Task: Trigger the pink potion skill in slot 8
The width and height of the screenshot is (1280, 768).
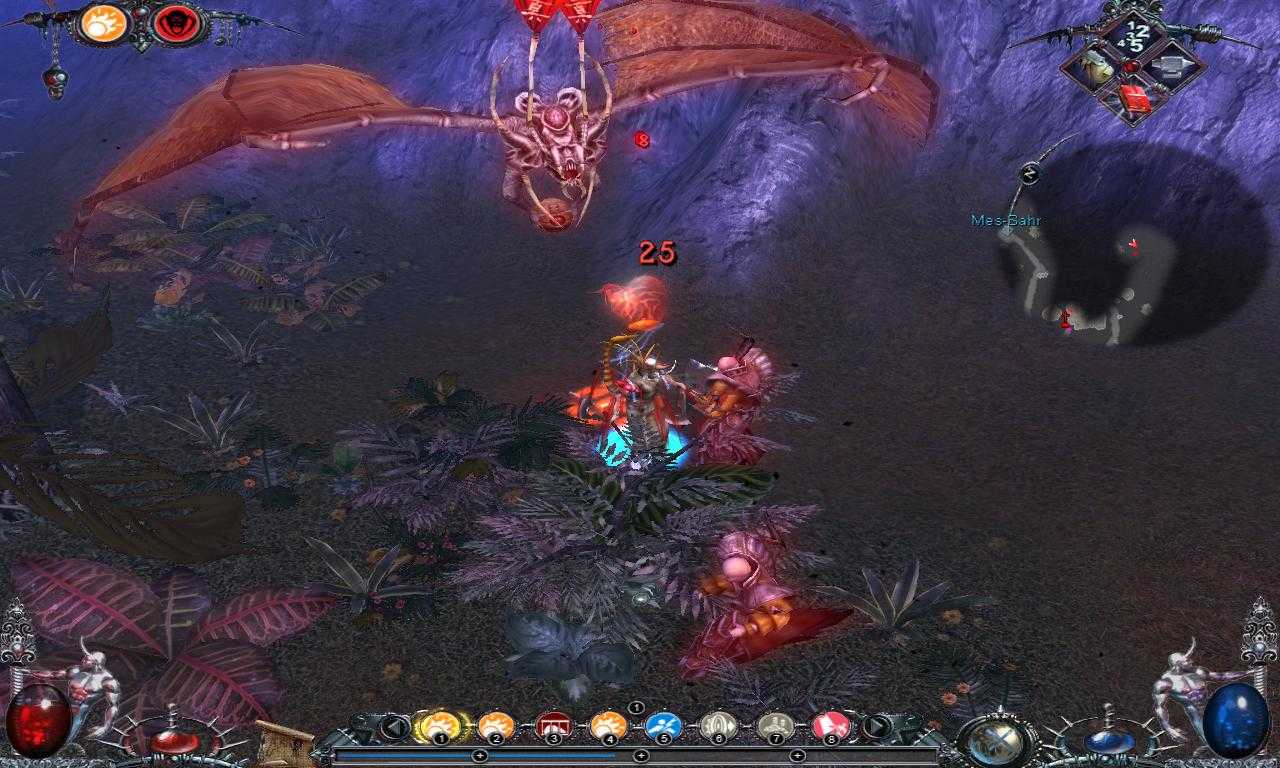Action: click(x=830, y=724)
